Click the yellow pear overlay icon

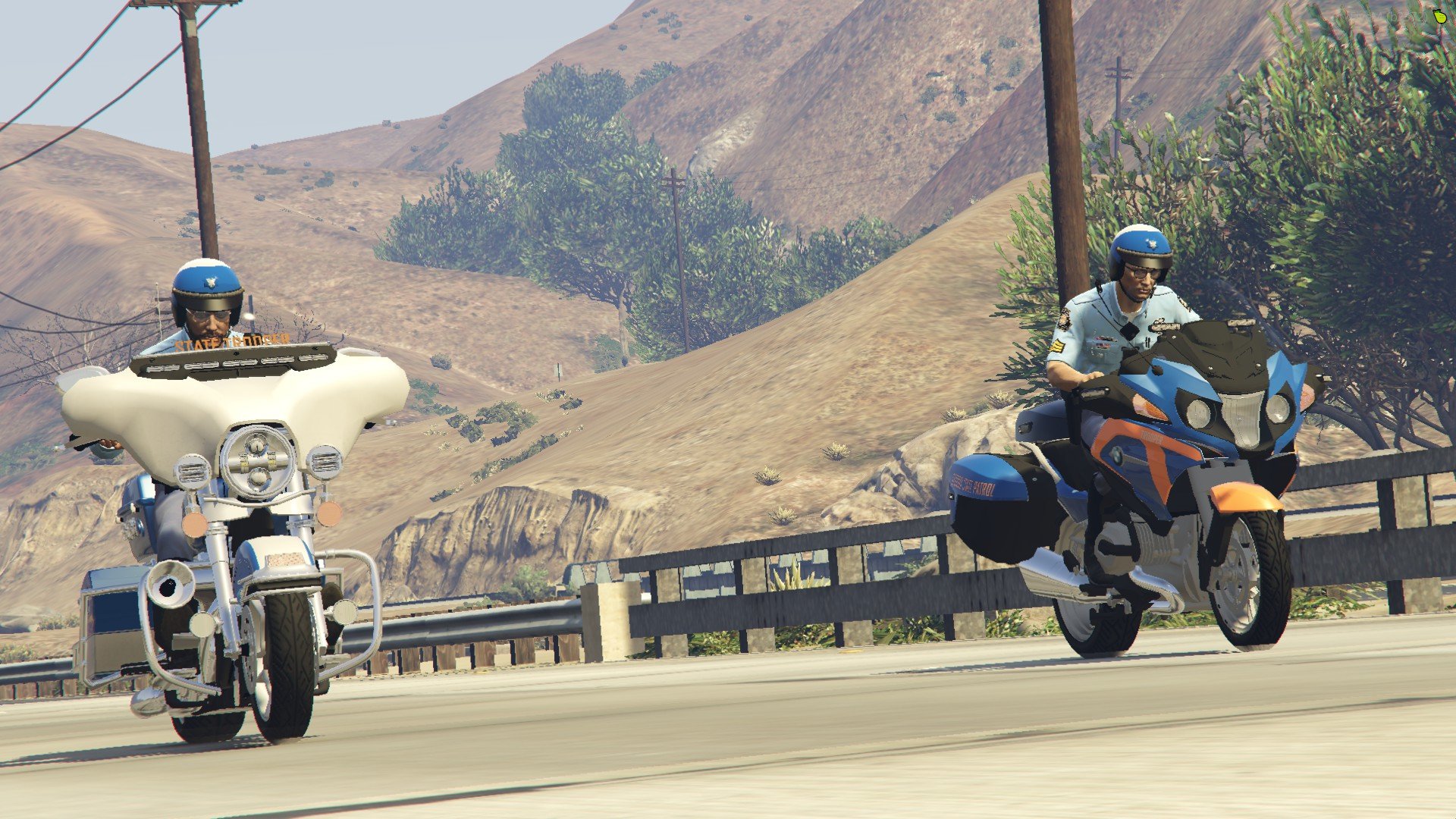[x=1440, y=15]
